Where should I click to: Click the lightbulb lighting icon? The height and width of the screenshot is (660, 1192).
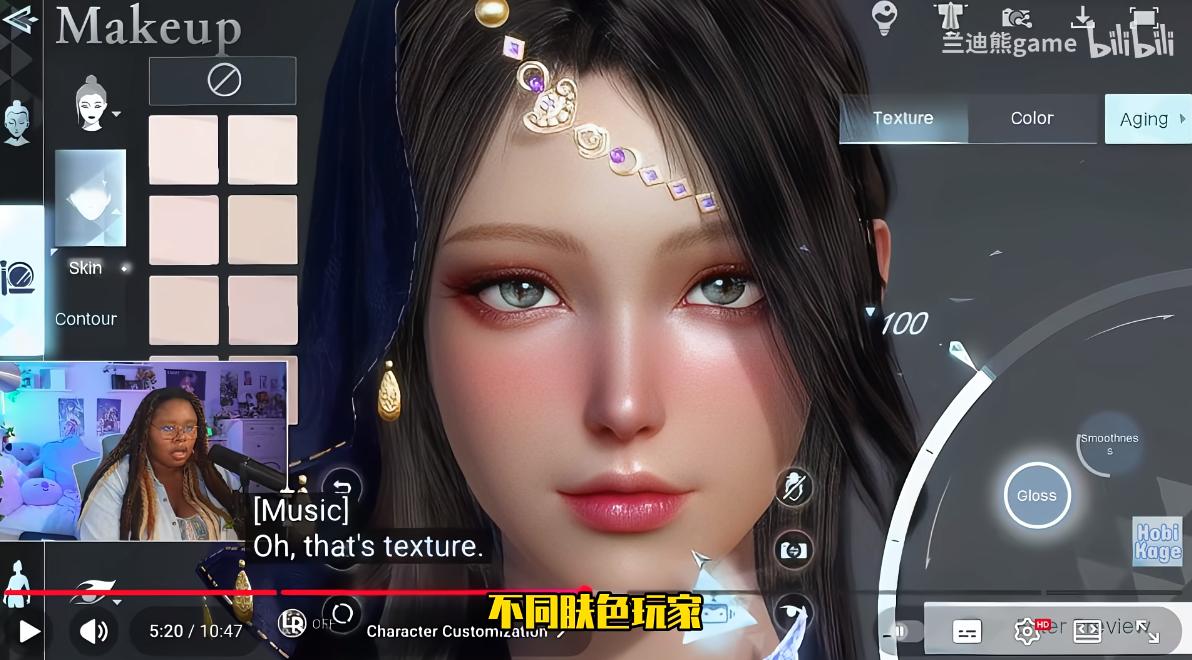(884, 17)
